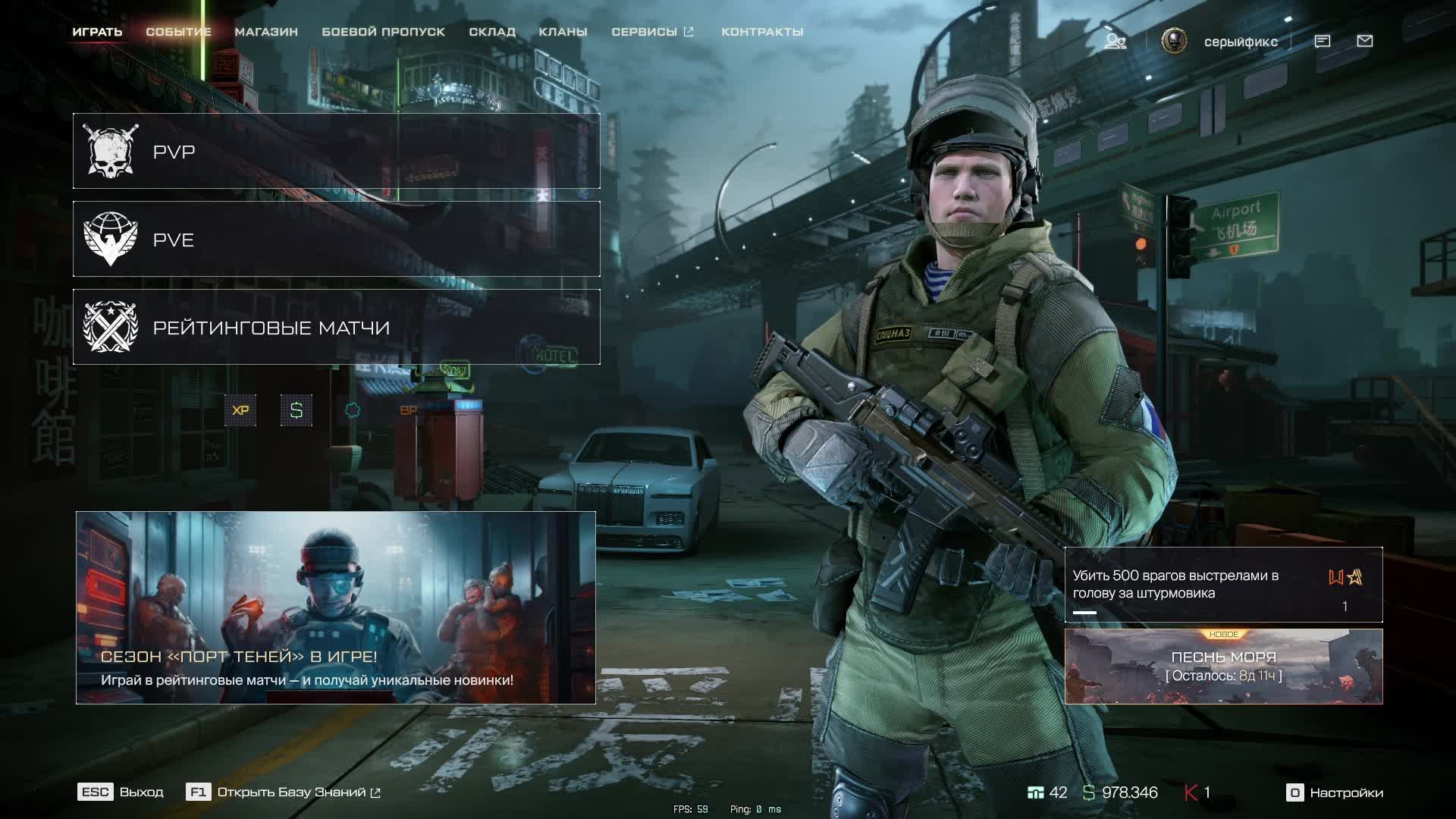This screenshot has width=1456, height=819.
Task: Open Настройки settings
Action: click(1335, 792)
